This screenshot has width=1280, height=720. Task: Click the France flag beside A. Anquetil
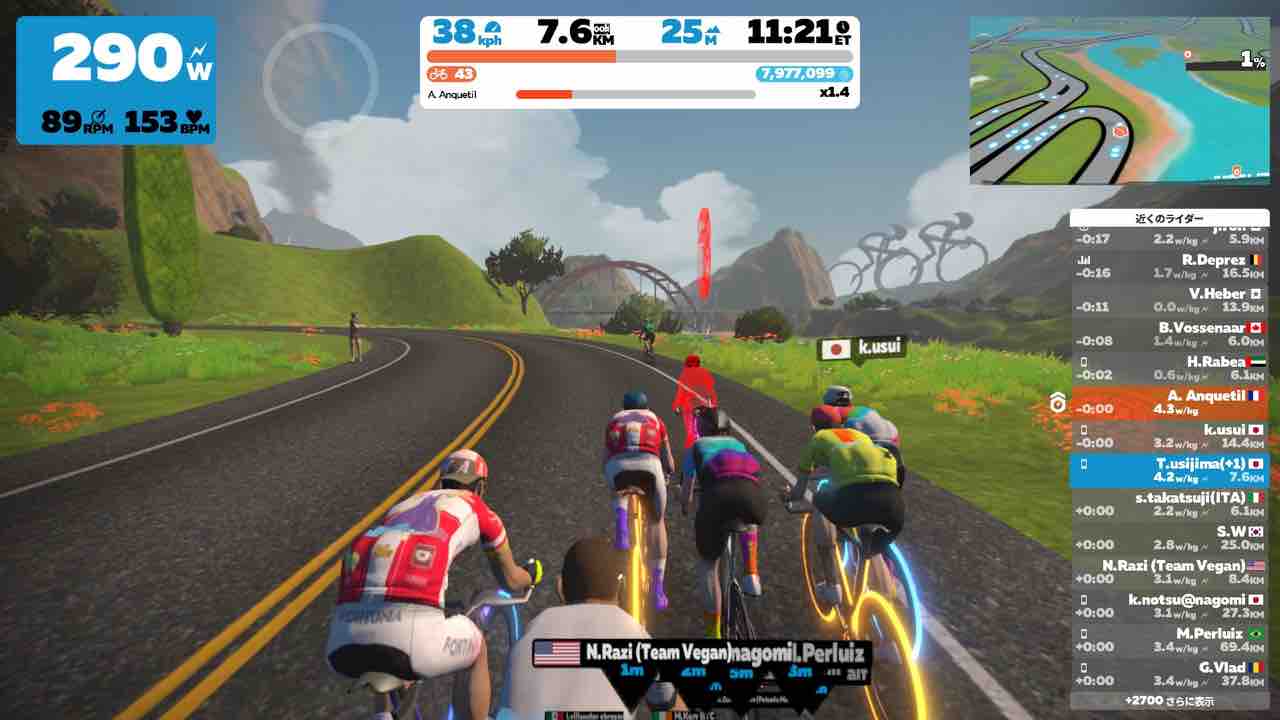pyautogui.click(x=1256, y=396)
